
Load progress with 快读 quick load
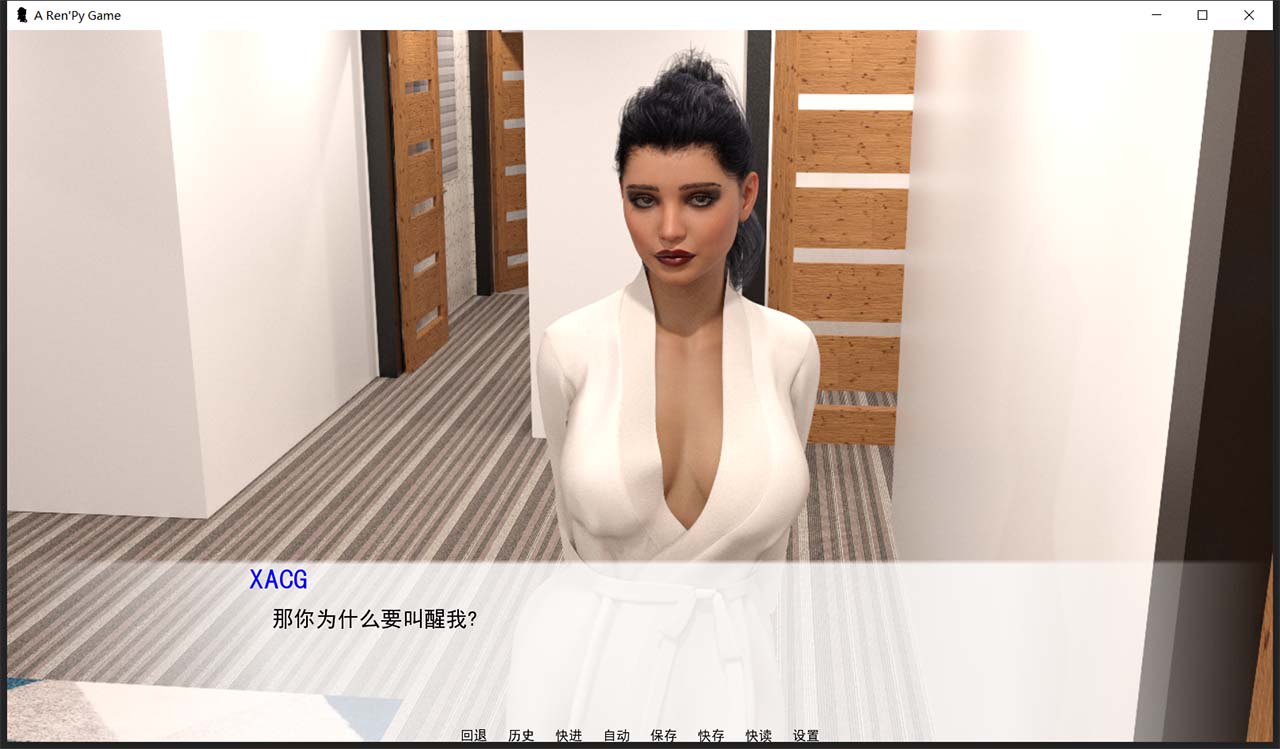point(759,735)
